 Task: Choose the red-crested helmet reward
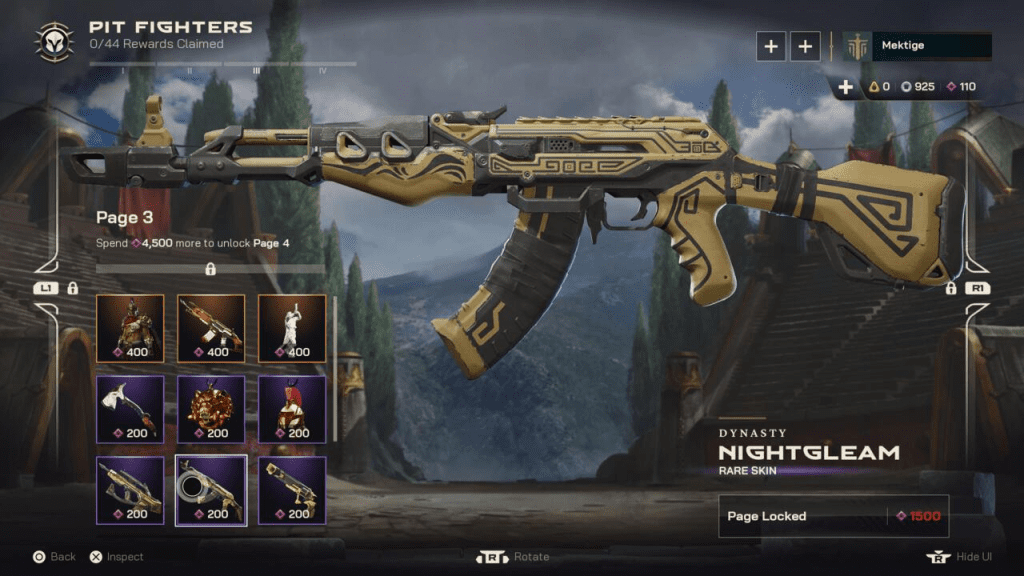[x=292, y=408]
